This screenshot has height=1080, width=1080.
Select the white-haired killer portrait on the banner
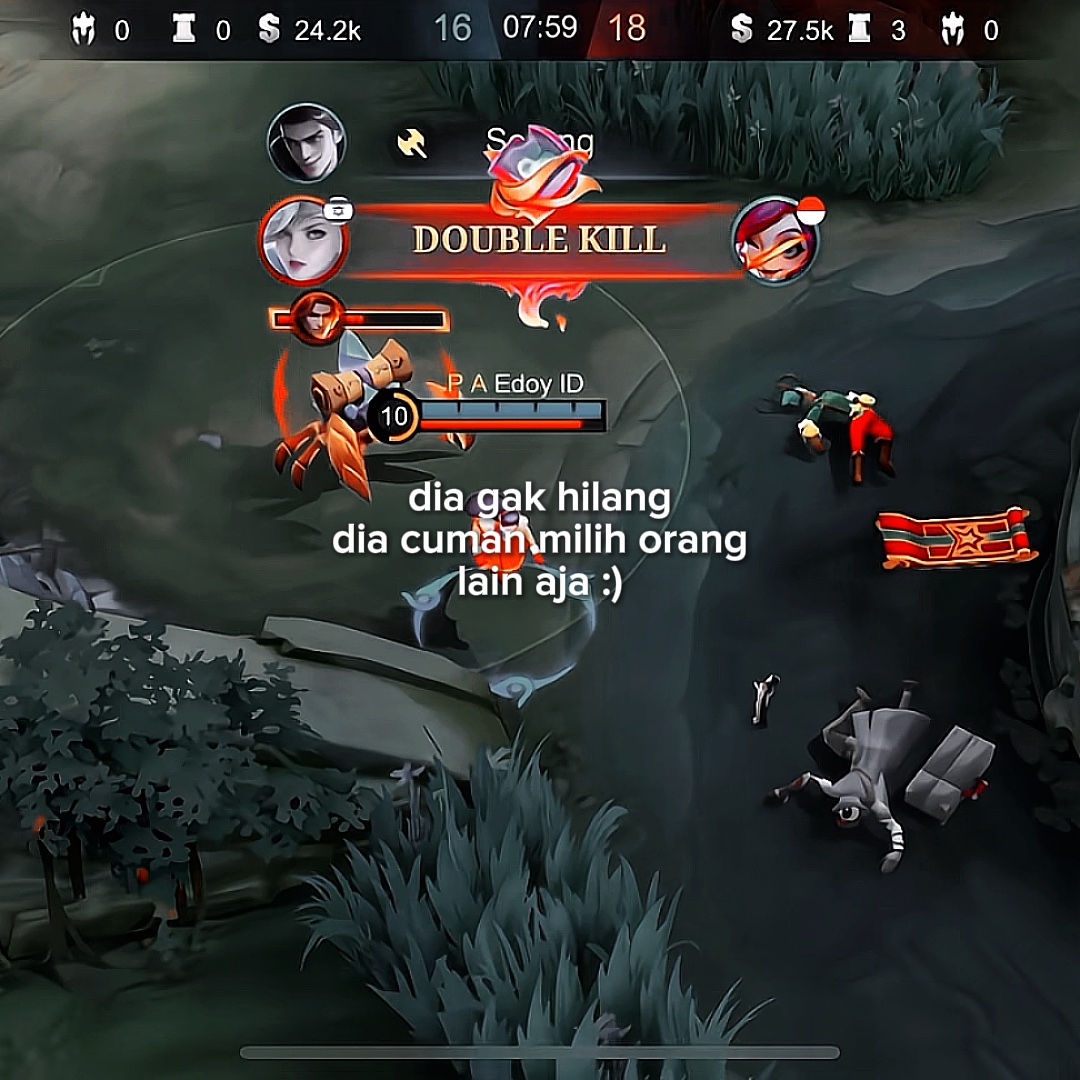(301, 240)
